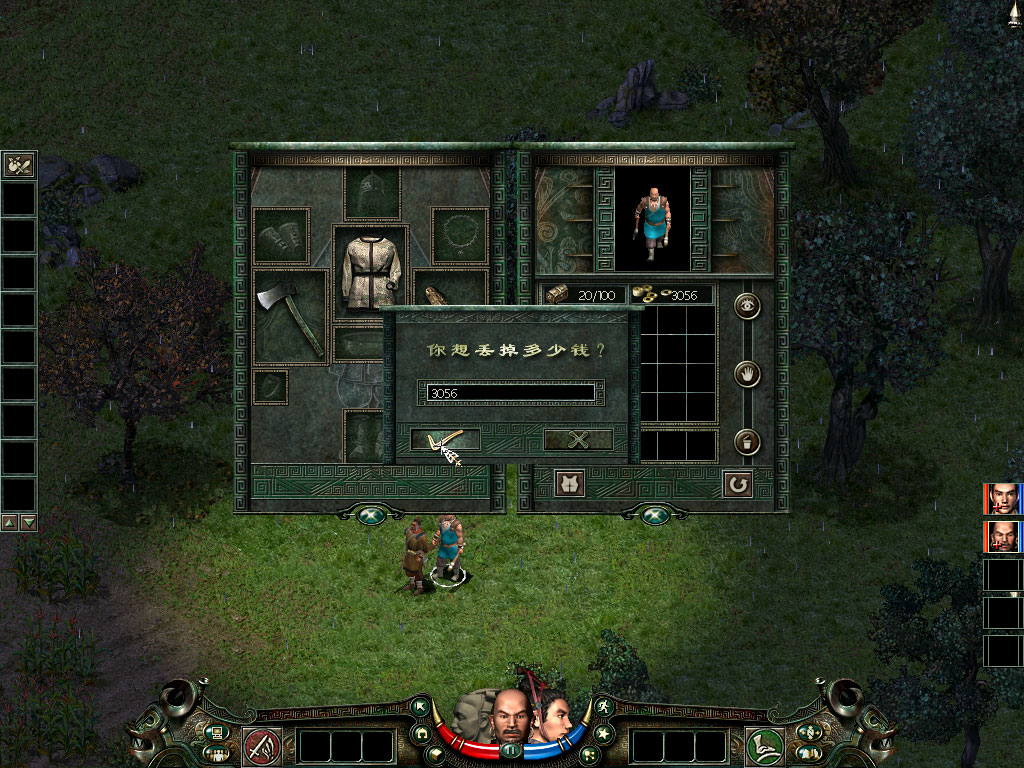Click the circular arrow button in inventory
Viewport: 1024px width, 768px height.
[x=737, y=484]
